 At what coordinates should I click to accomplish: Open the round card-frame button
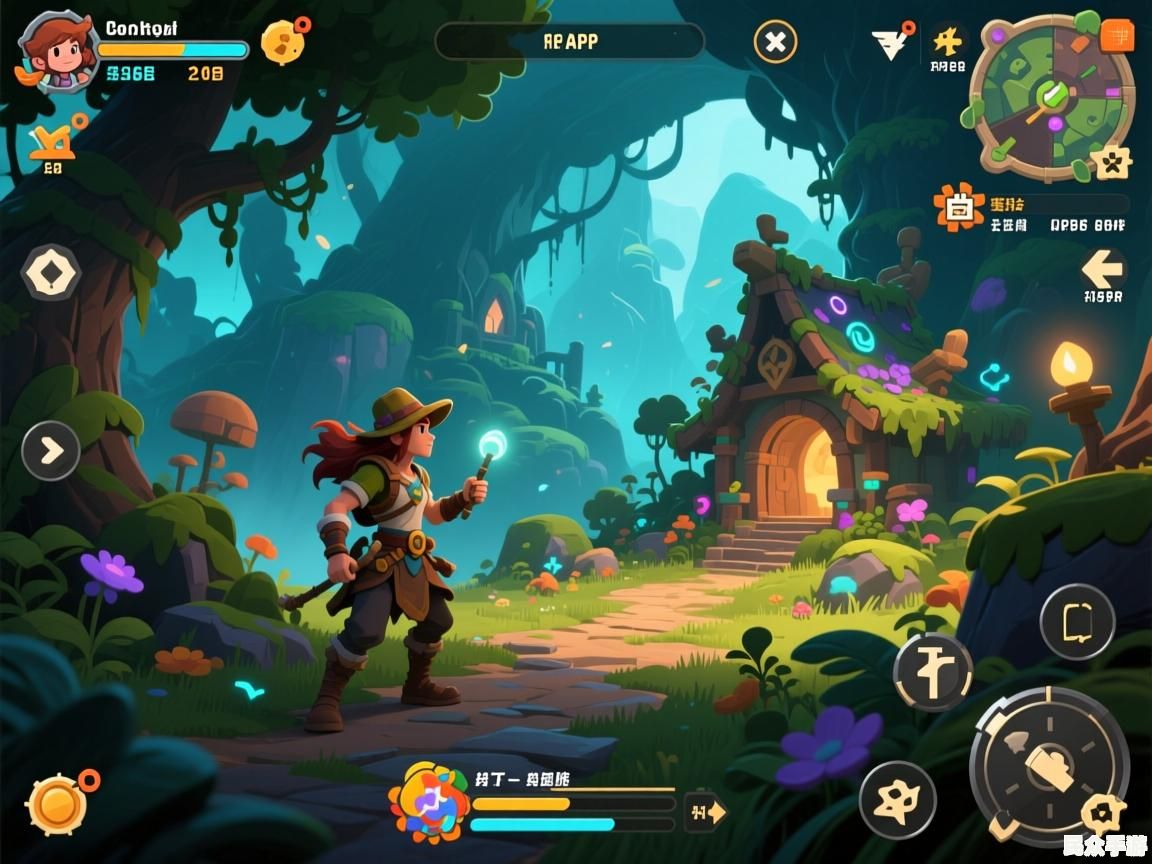coord(1076,622)
